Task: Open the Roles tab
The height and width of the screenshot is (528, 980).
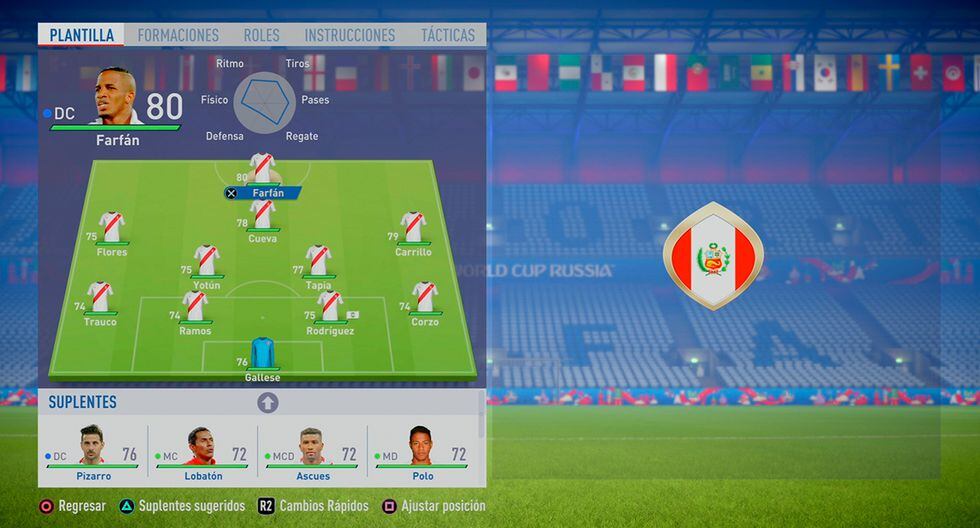Action: pyautogui.click(x=262, y=35)
